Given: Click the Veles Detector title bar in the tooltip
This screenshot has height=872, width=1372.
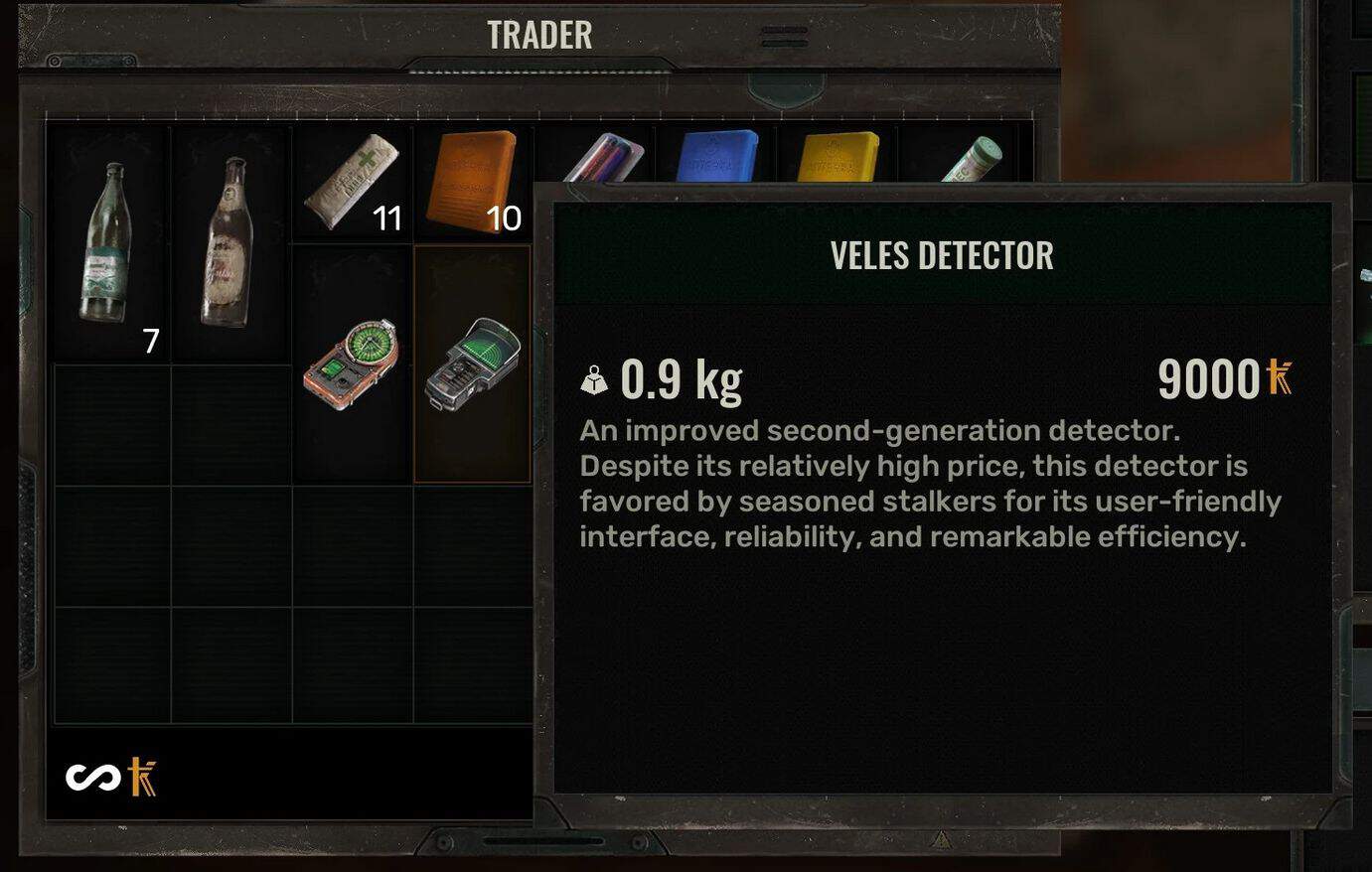Looking at the screenshot, I should coord(942,255).
